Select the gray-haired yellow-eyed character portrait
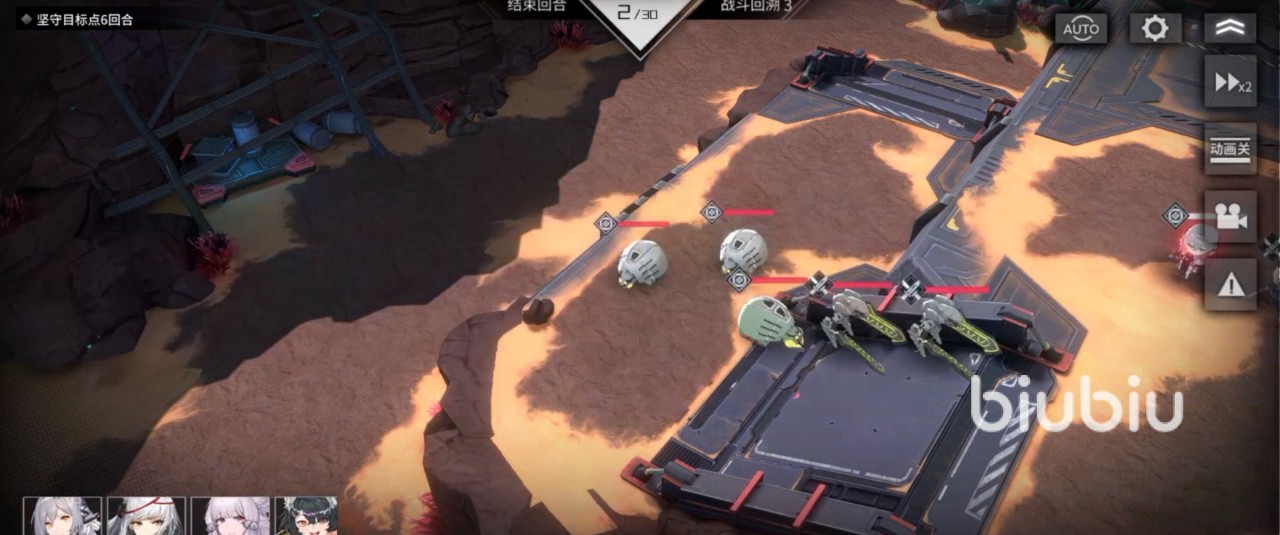Image resolution: width=1280 pixels, height=535 pixels. pos(62,516)
